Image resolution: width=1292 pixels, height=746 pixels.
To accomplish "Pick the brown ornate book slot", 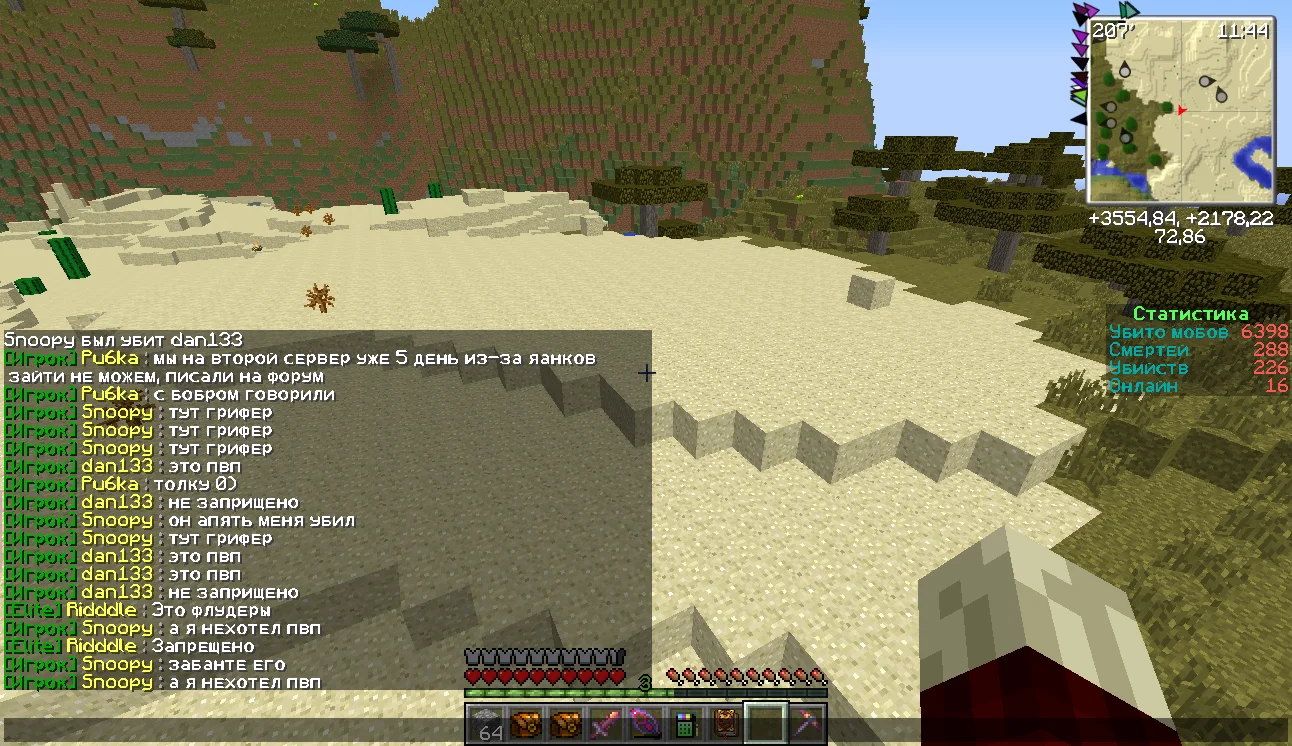I will [x=725, y=723].
